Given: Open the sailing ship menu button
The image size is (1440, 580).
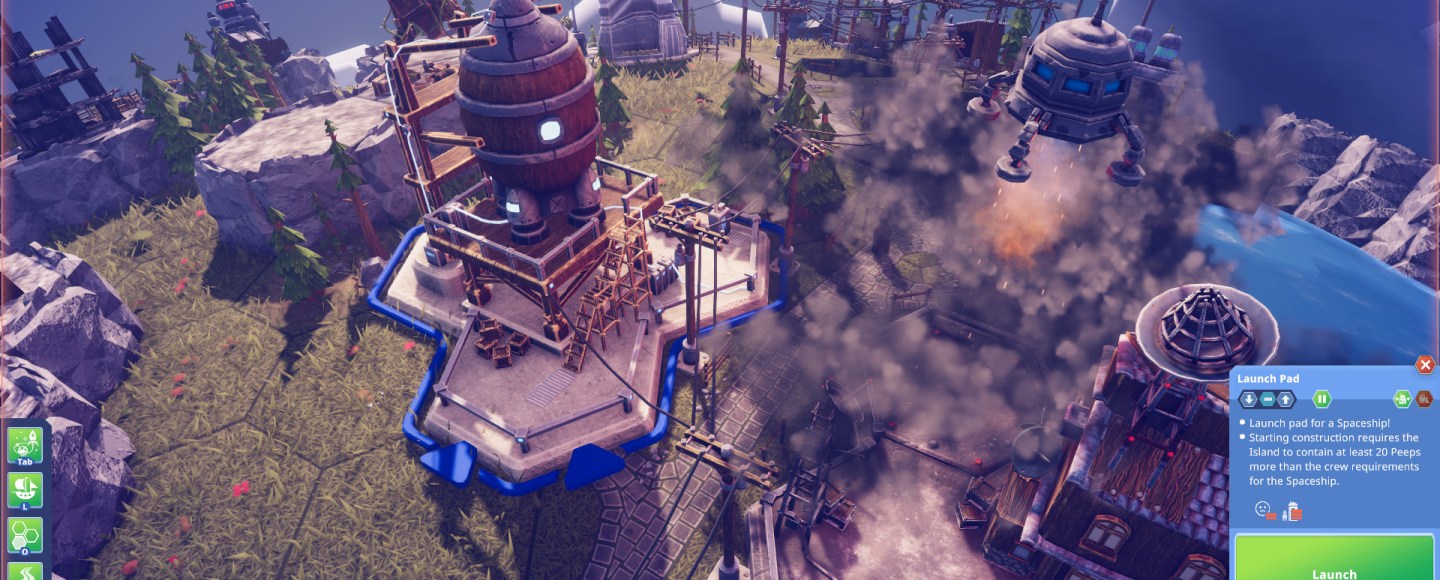Looking at the screenshot, I should (x=25, y=492).
